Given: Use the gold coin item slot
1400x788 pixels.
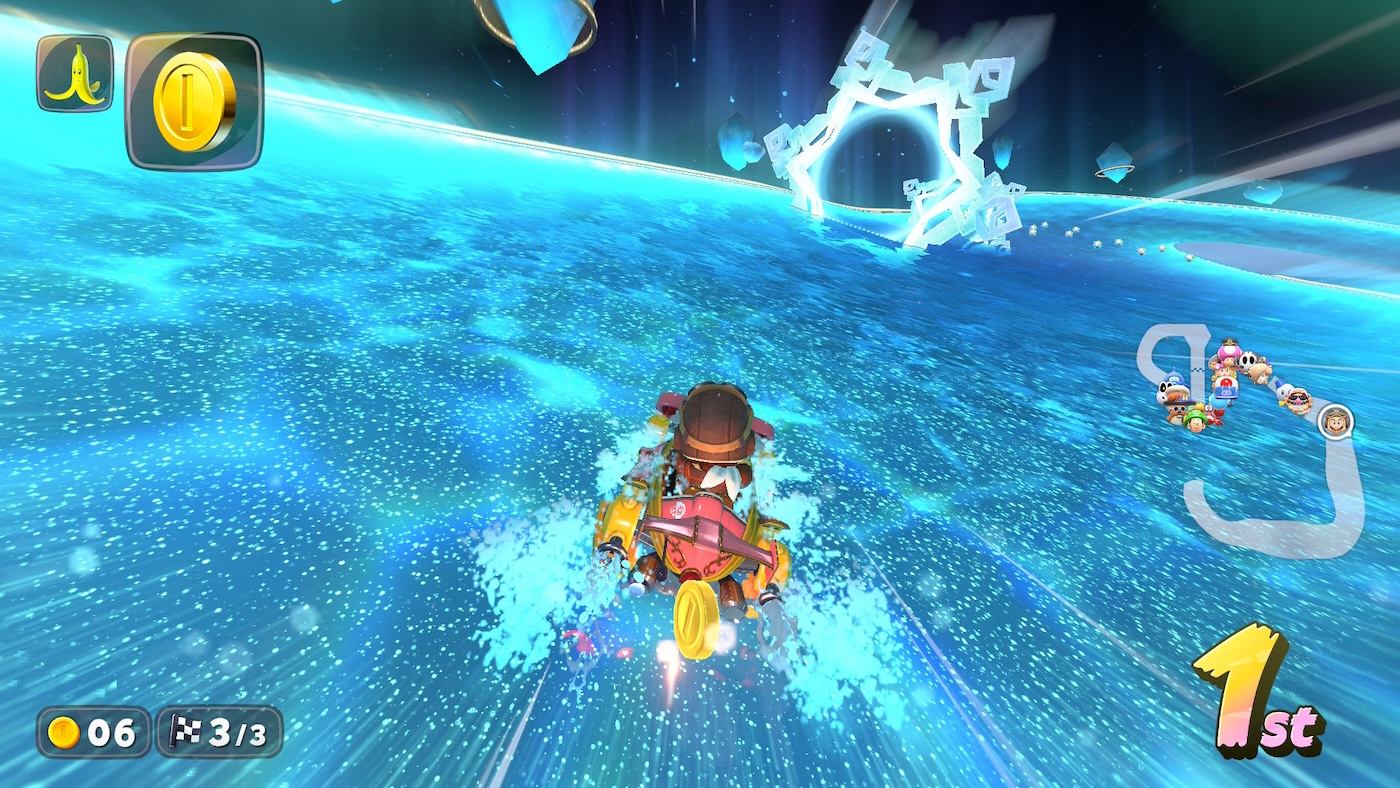Looking at the screenshot, I should 194,101.
